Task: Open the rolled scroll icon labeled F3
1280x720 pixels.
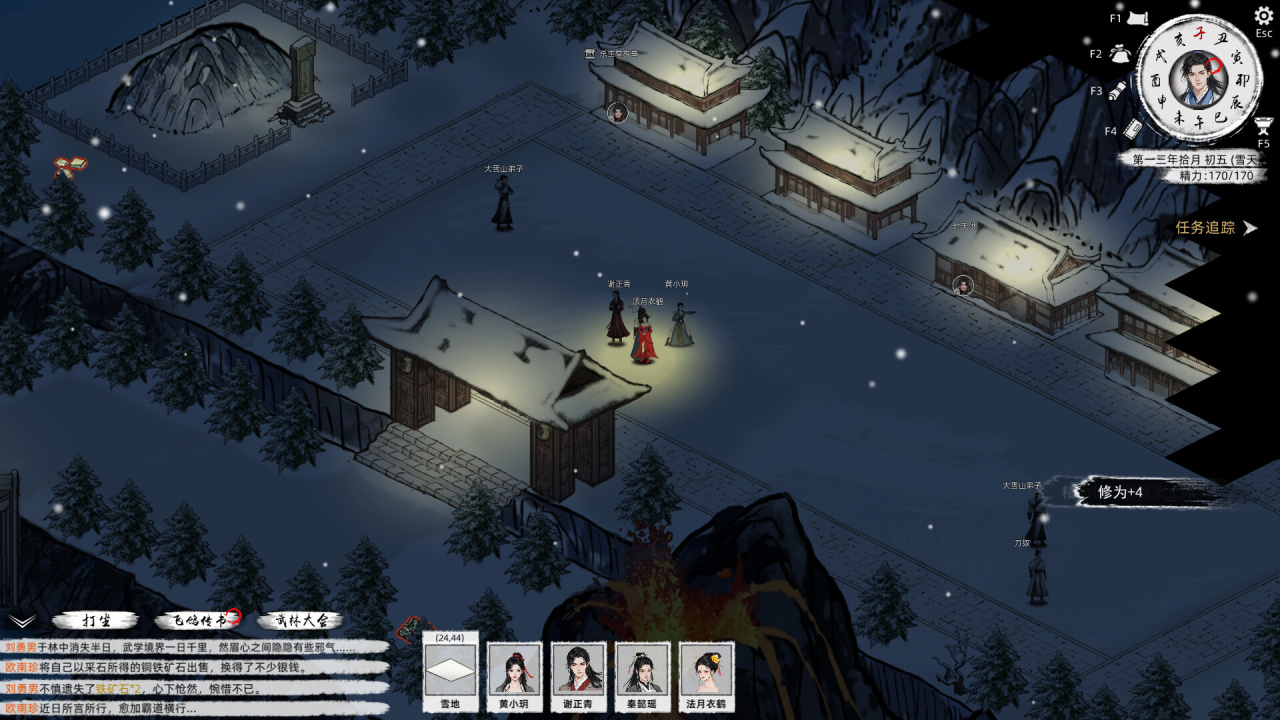Action: 1118,90
